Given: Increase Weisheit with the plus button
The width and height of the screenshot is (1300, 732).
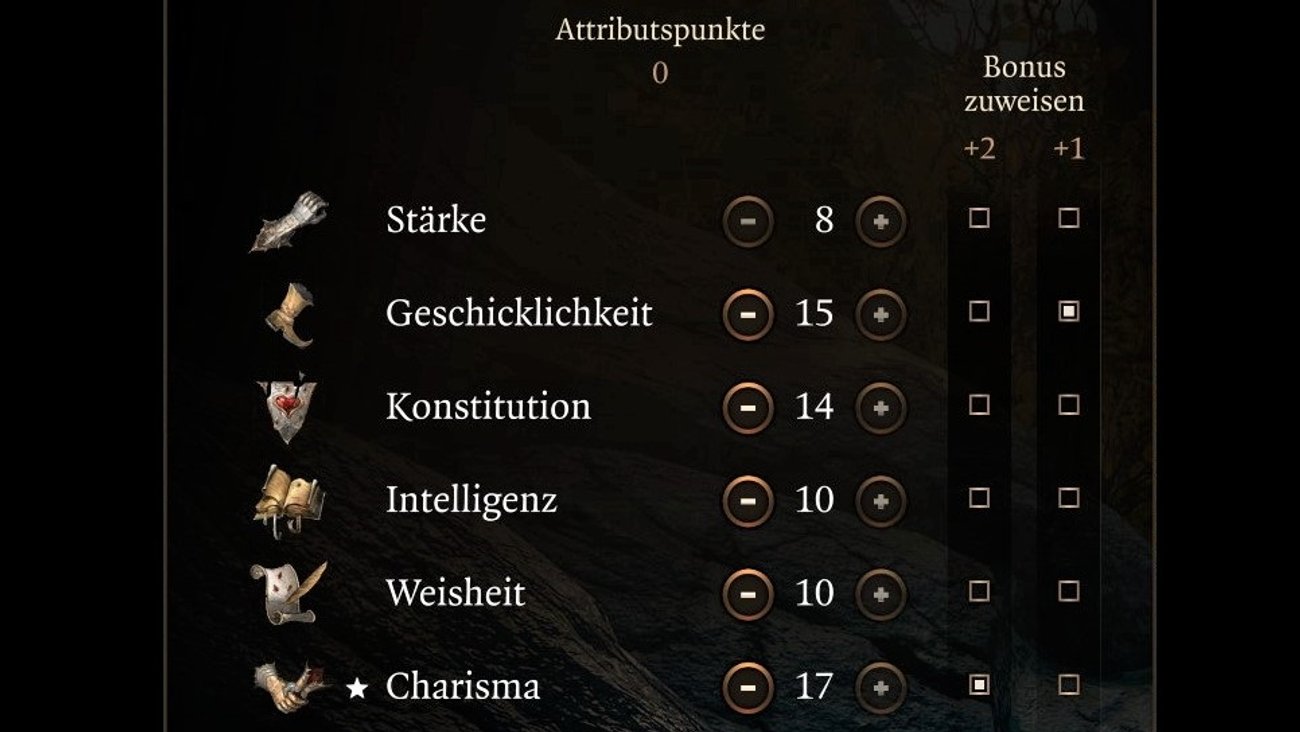Looking at the screenshot, I should (x=881, y=594).
